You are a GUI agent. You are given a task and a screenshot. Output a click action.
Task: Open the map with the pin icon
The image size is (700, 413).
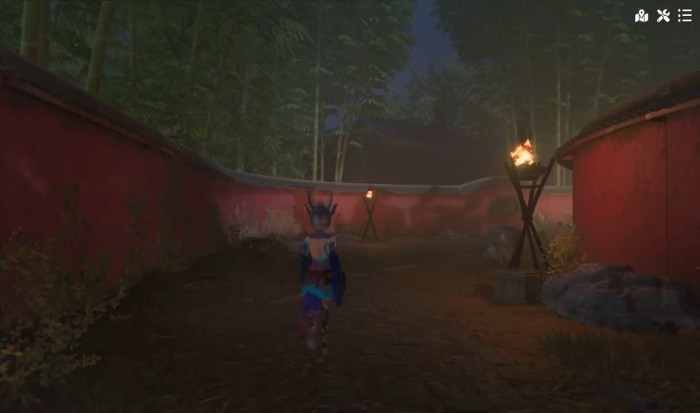pyautogui.click(x=641, y=15)
